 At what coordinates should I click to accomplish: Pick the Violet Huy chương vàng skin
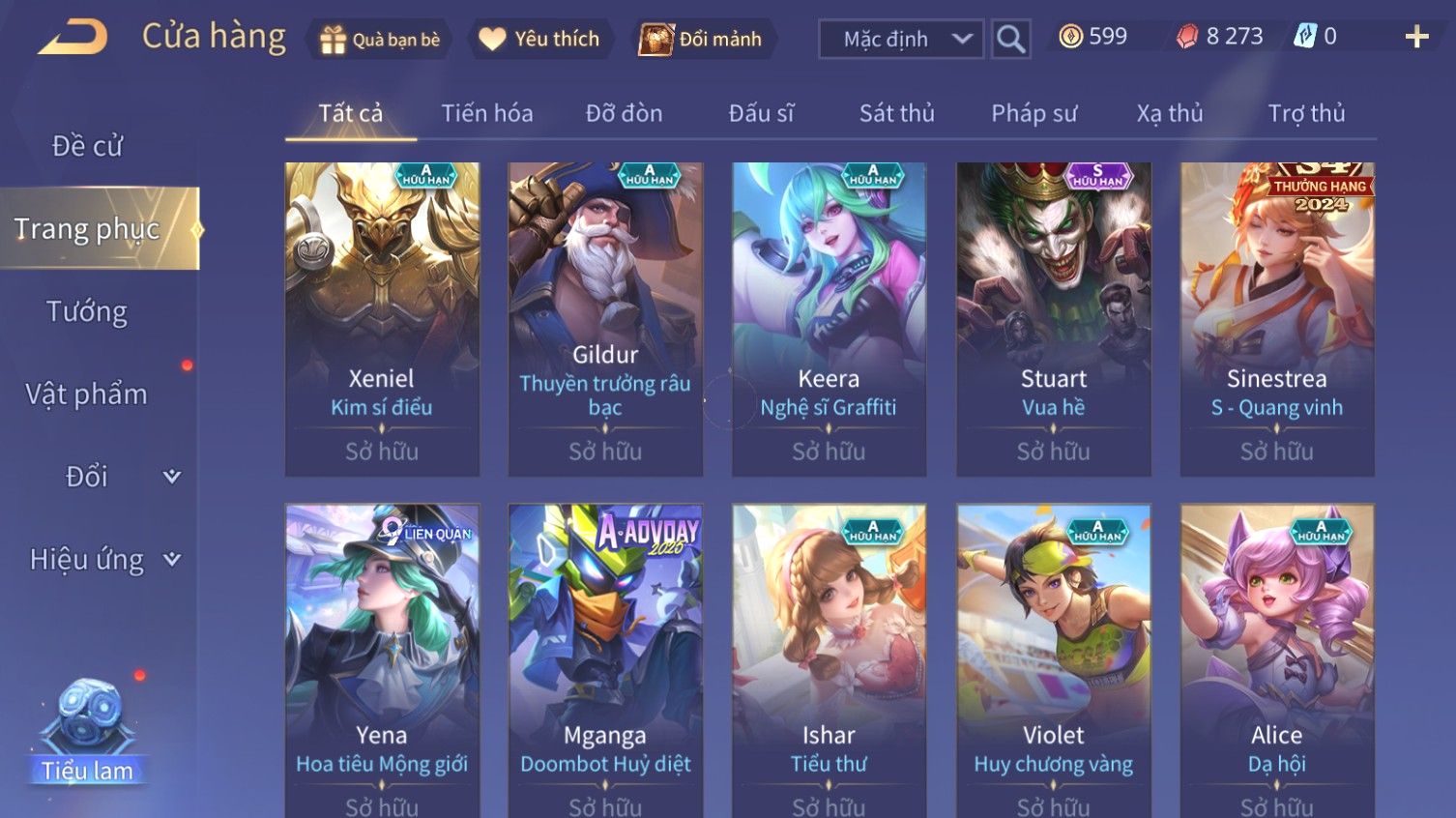[x=1053, y=657]
